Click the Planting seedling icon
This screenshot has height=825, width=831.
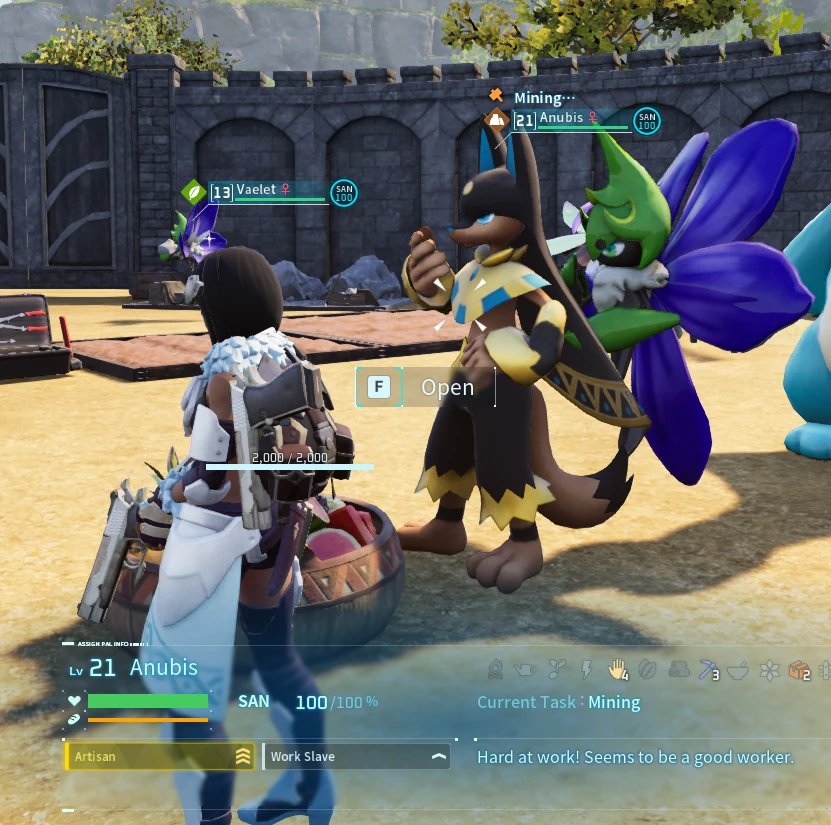556,669
